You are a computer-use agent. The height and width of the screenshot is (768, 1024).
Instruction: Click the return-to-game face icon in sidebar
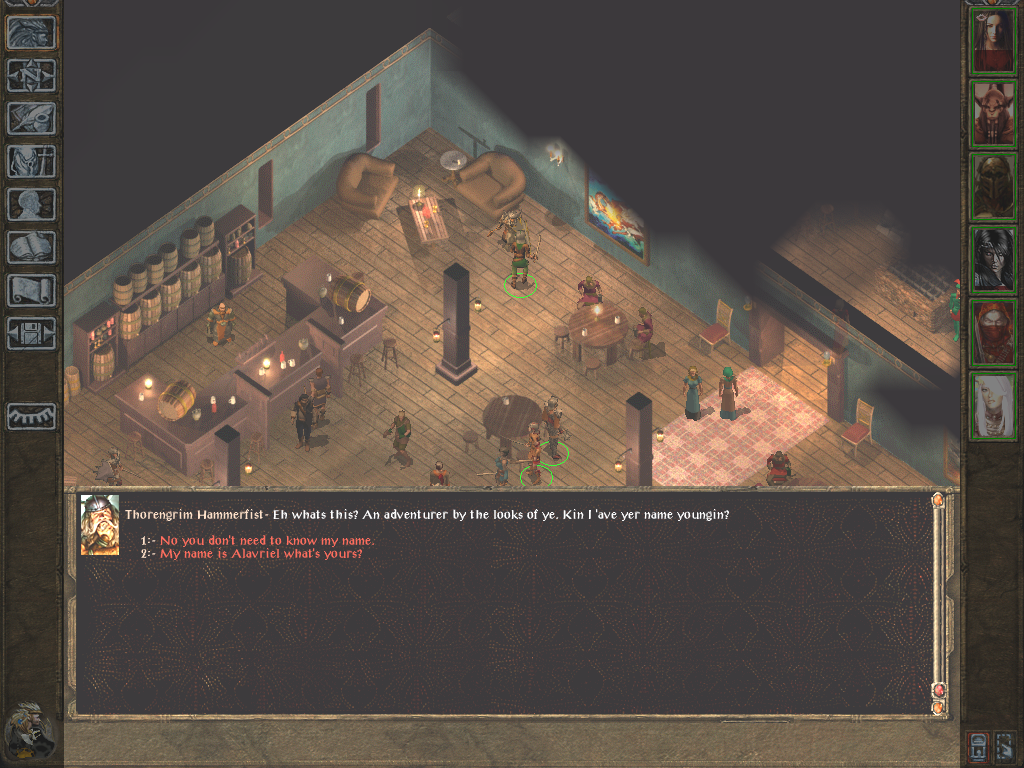[31, 34]
